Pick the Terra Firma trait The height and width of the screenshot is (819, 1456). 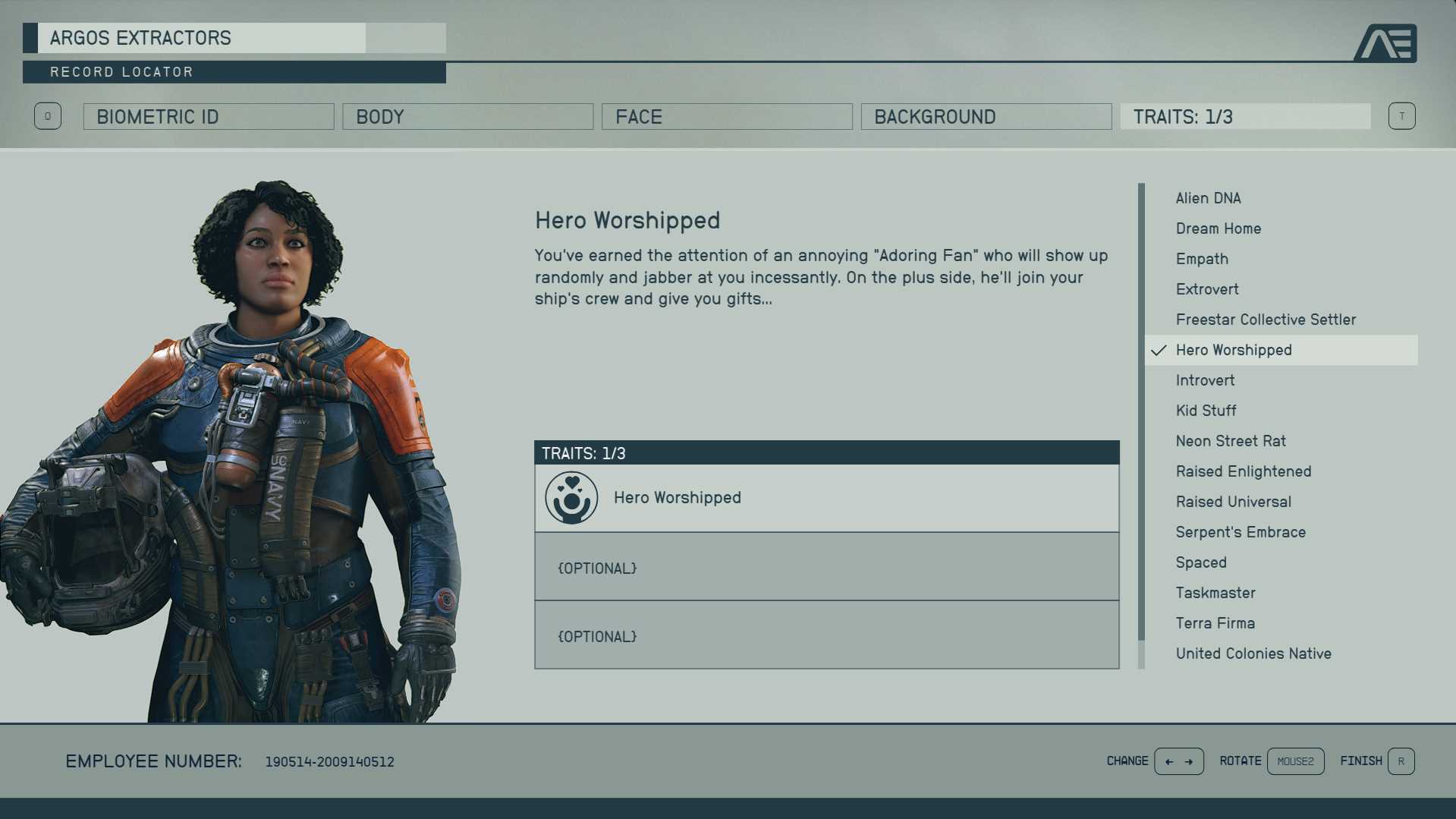point(1215,623)
